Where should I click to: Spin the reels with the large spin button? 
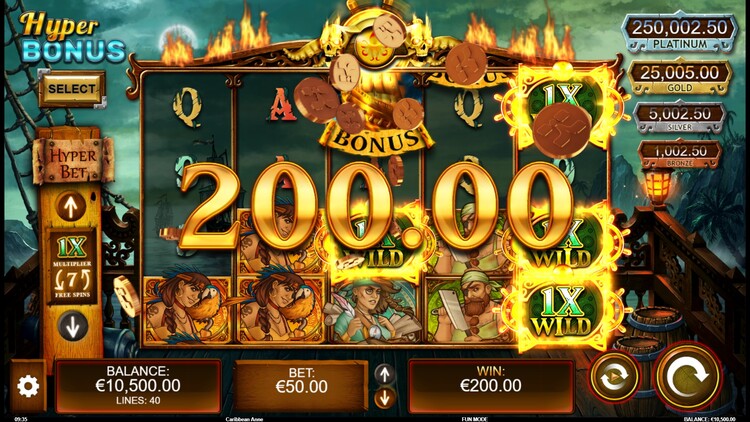coord(687,377)
